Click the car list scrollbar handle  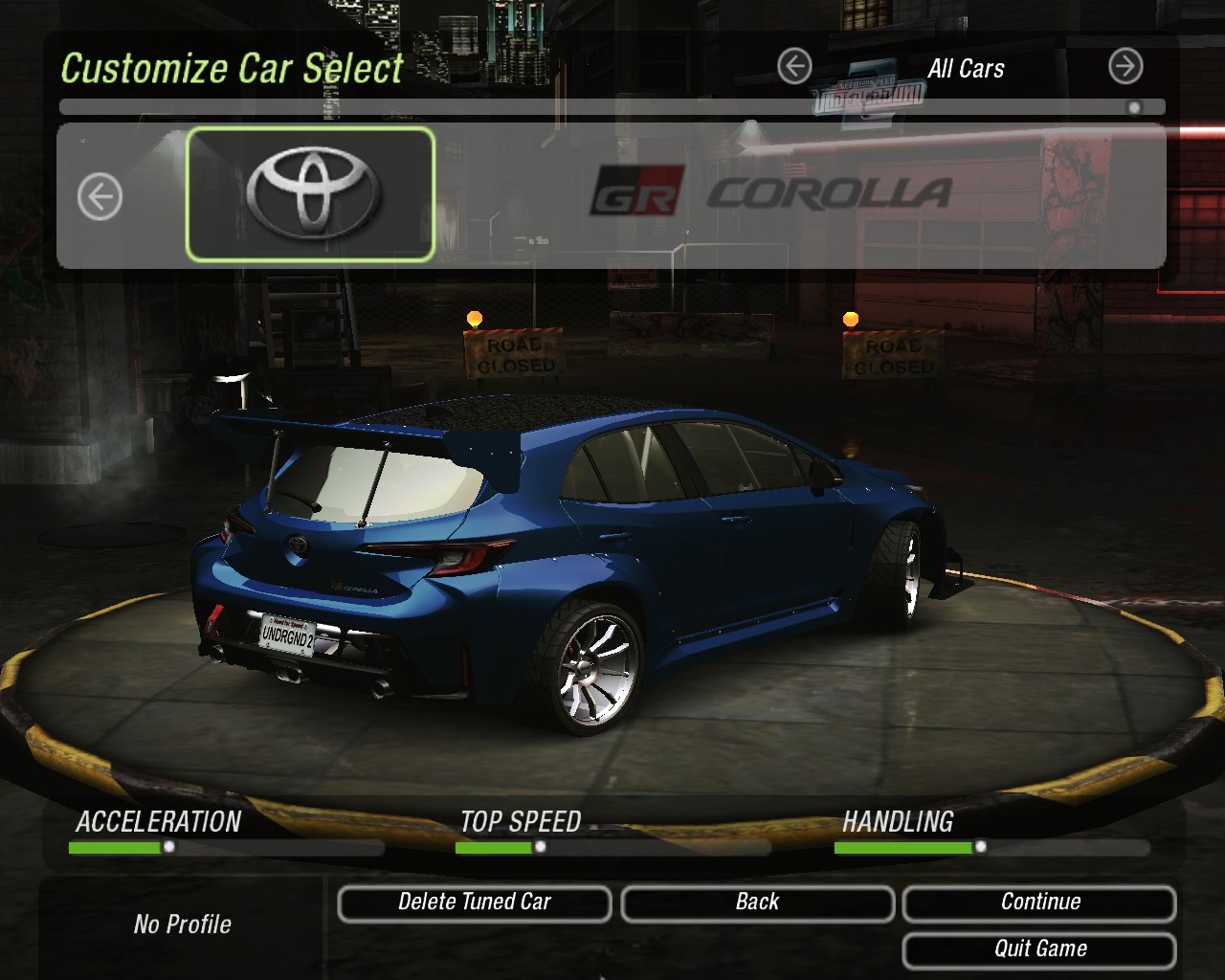pos(1134,107)
